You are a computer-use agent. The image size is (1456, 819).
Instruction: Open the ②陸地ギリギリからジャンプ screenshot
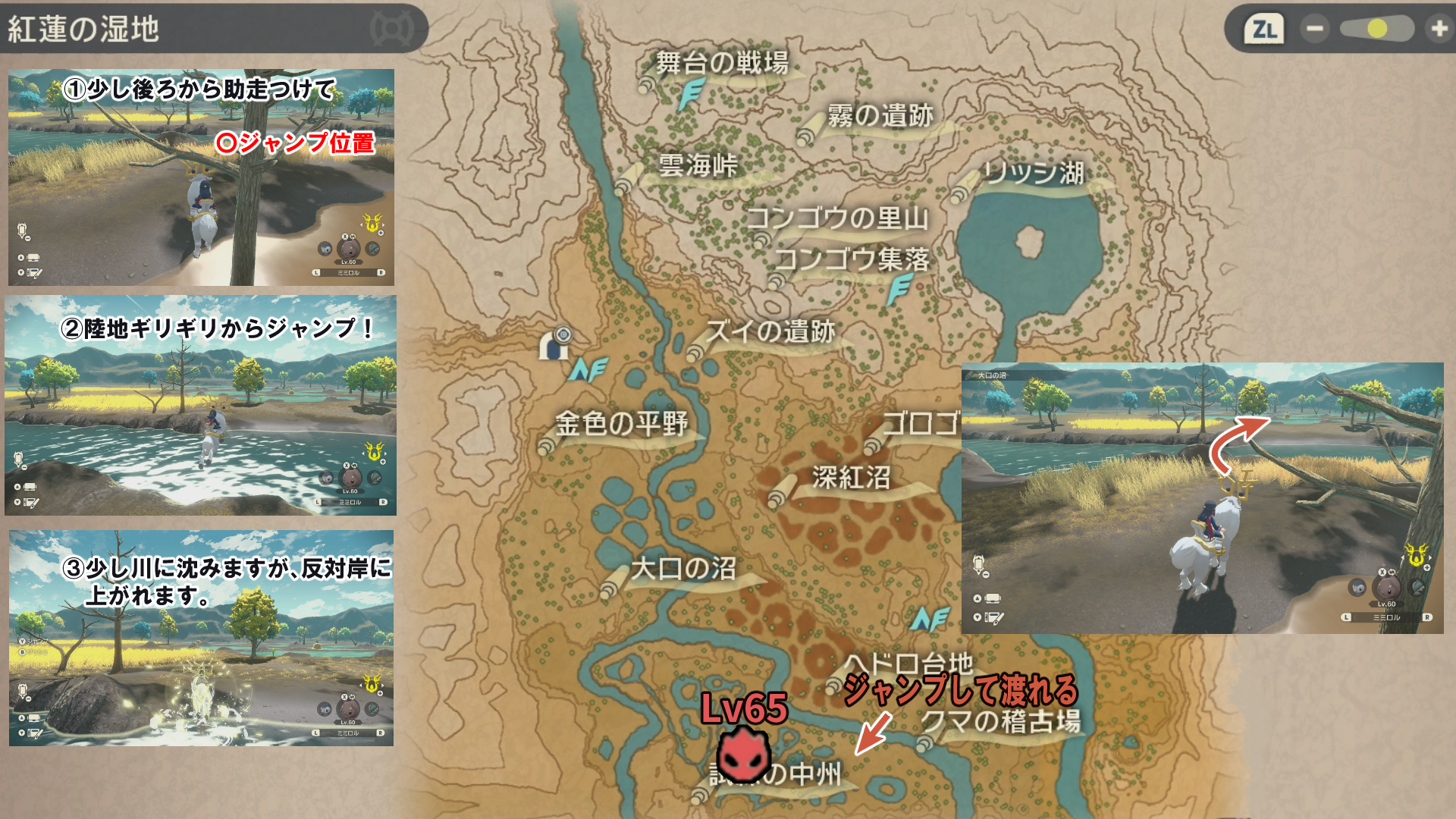click(201, 406)
